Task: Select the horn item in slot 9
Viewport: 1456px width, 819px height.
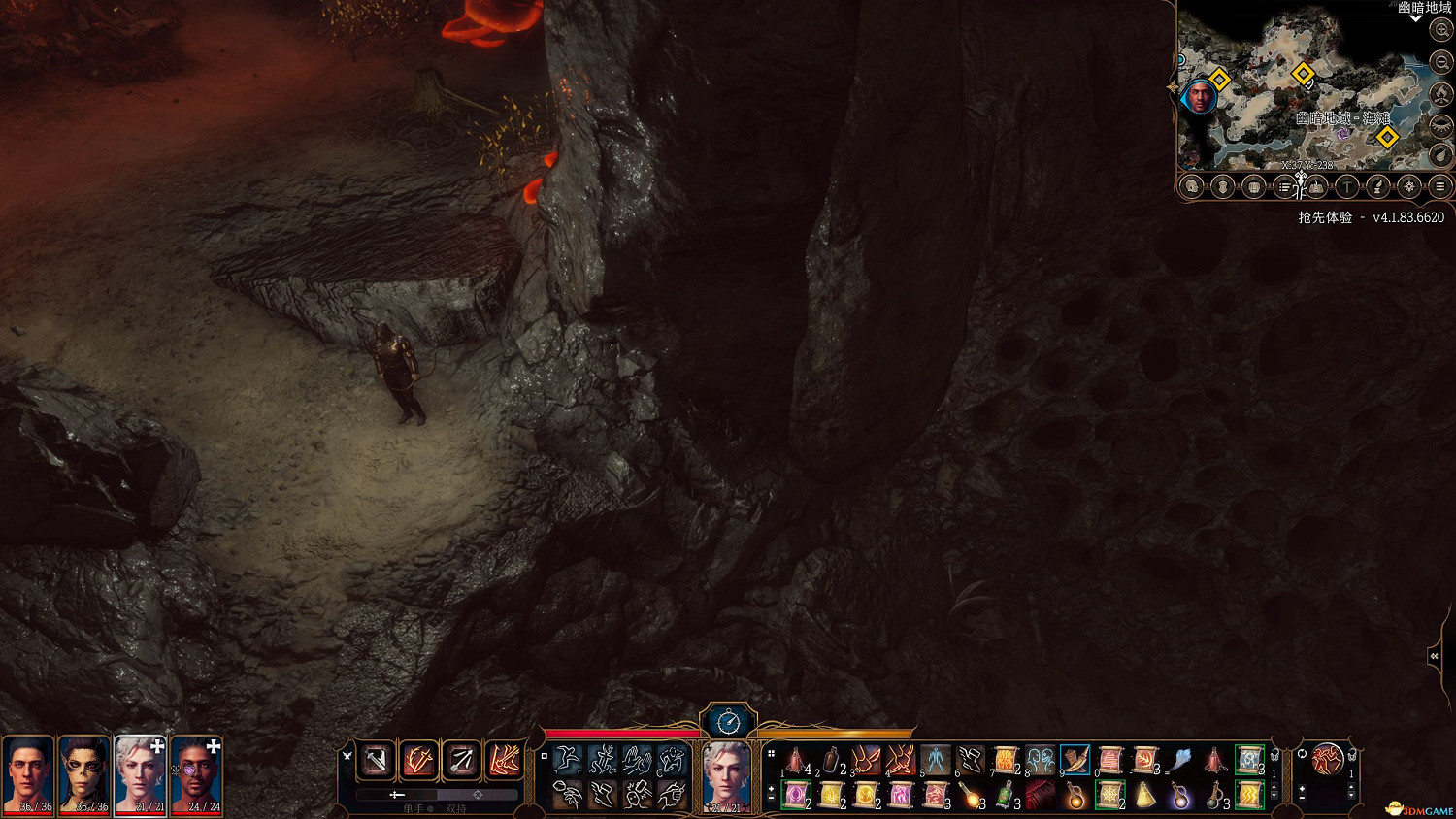Action: point(1075,760)
